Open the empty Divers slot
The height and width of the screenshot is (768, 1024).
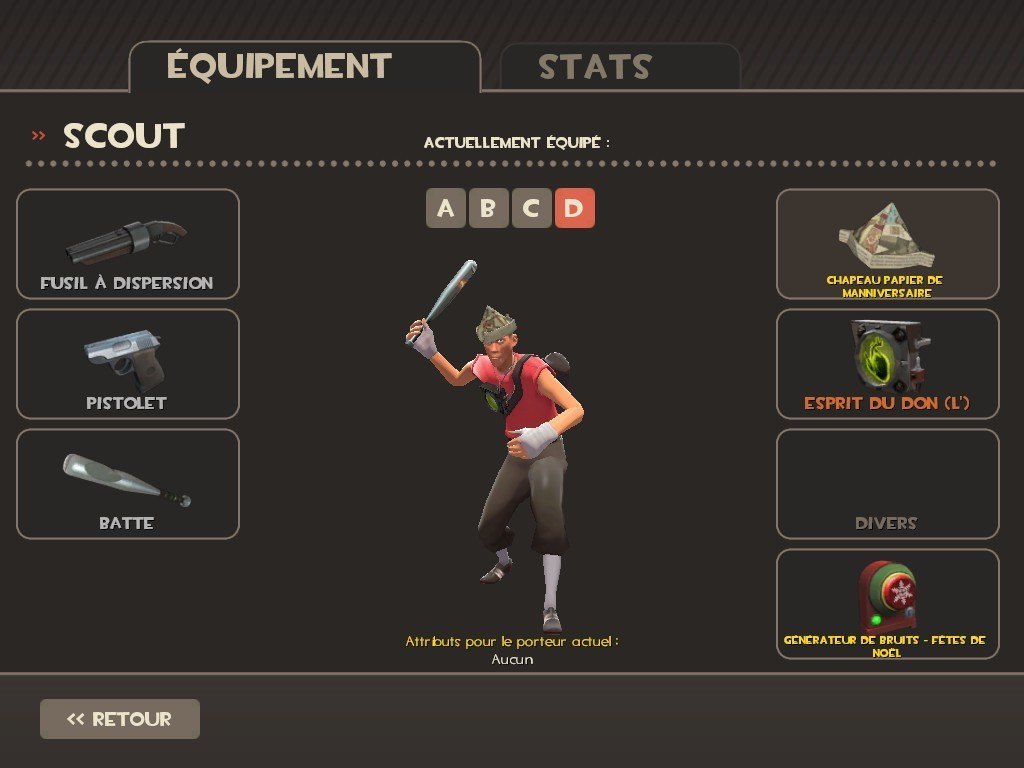click(x=887, y=484)
